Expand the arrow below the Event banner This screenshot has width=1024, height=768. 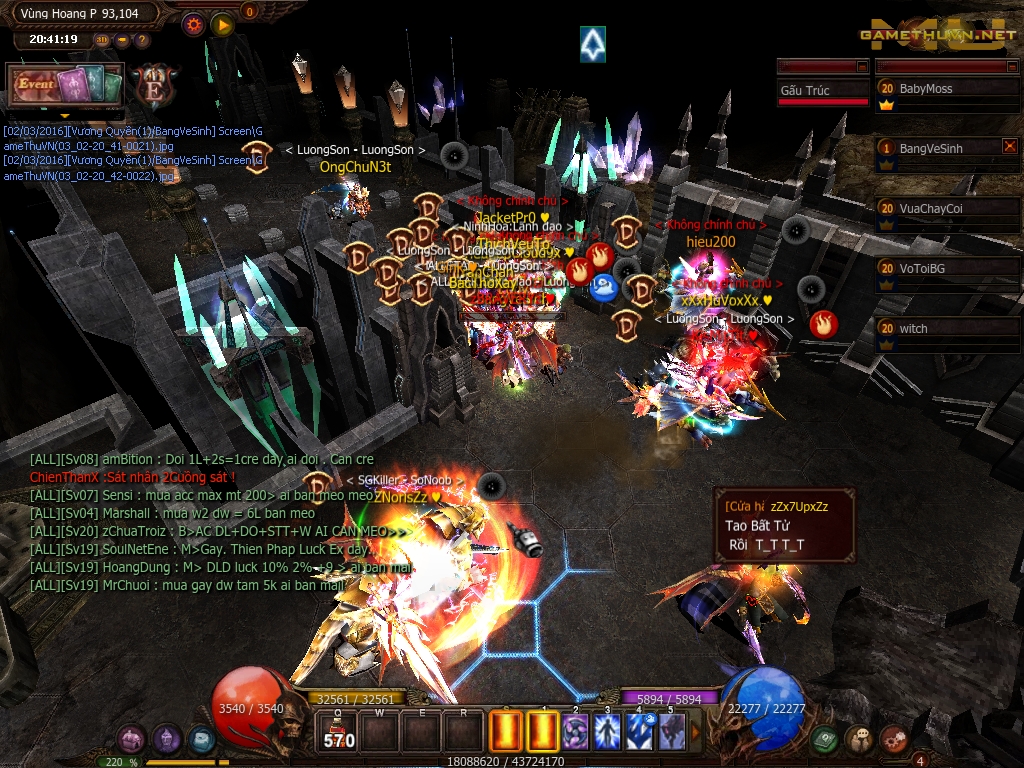point(65,115)
